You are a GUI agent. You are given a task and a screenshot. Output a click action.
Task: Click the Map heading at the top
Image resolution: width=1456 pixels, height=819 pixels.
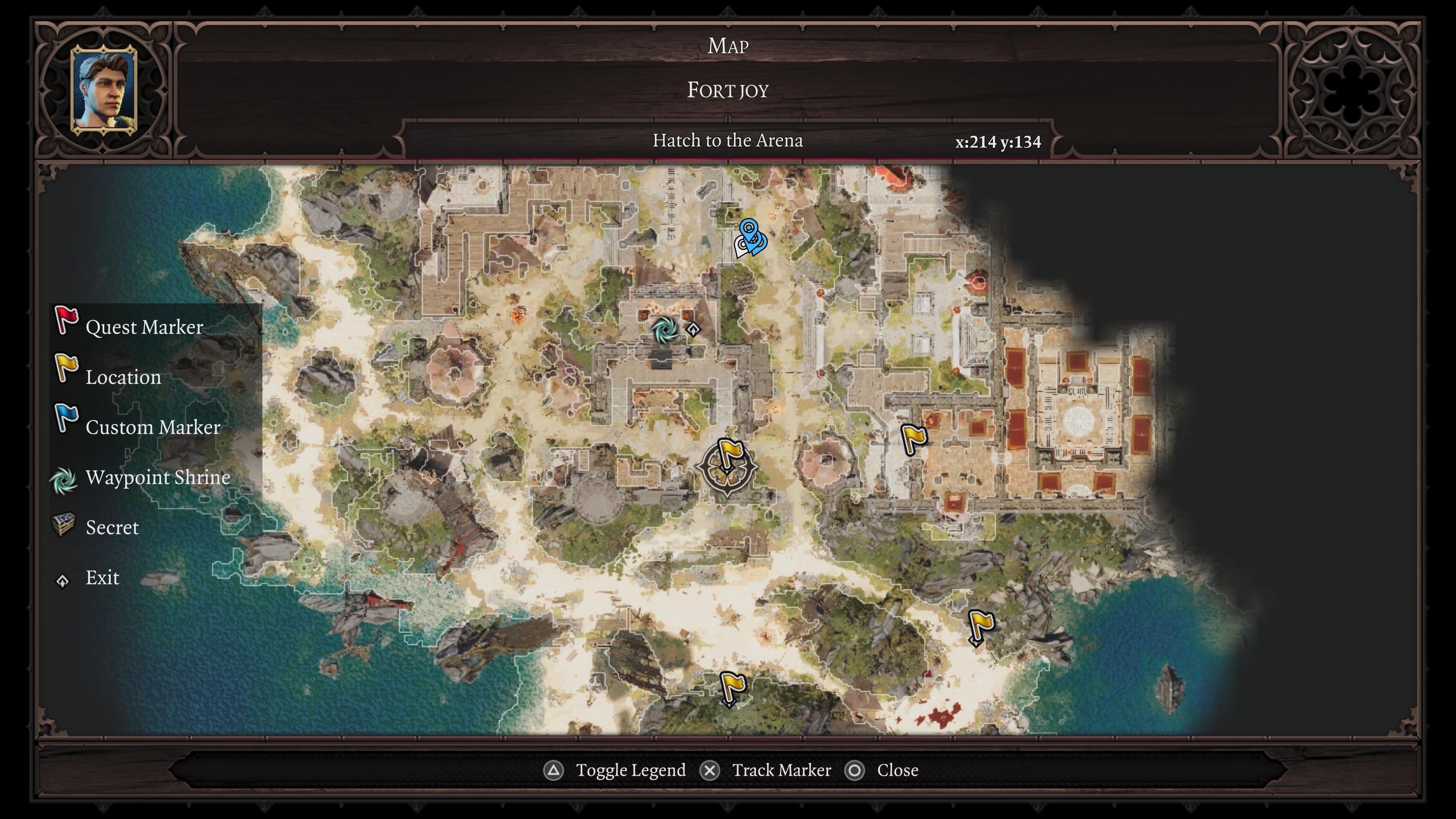[x=728, y=45]
